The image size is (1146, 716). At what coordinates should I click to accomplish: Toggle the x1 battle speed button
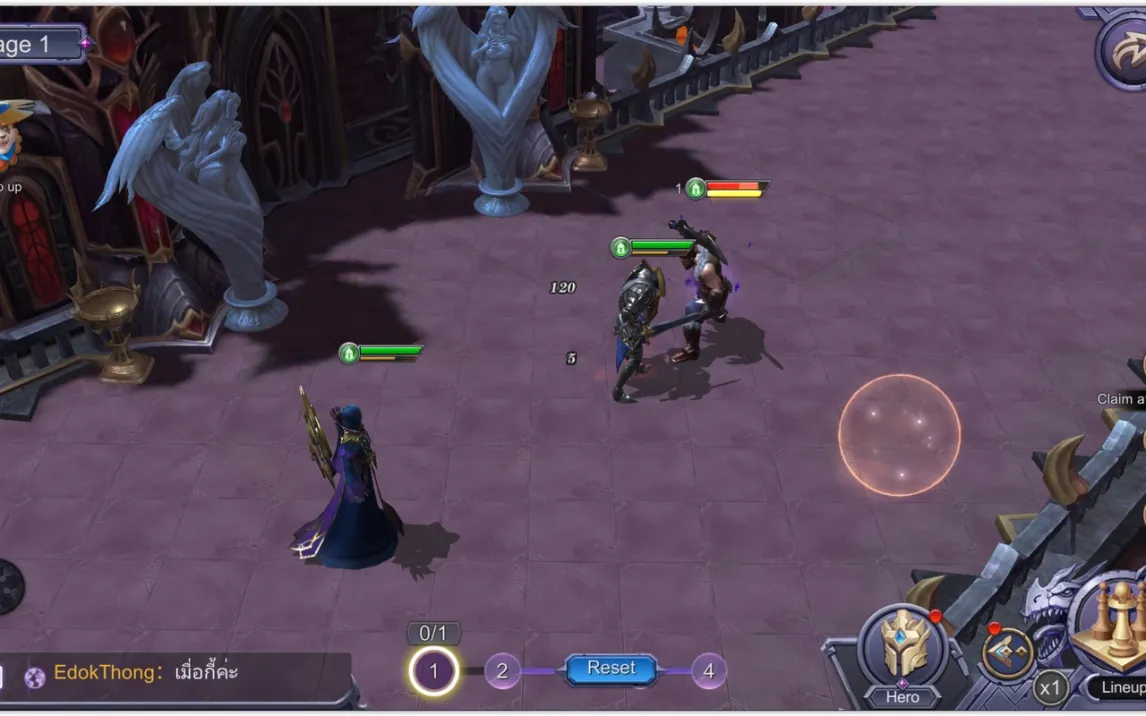tap(1049, 688)
